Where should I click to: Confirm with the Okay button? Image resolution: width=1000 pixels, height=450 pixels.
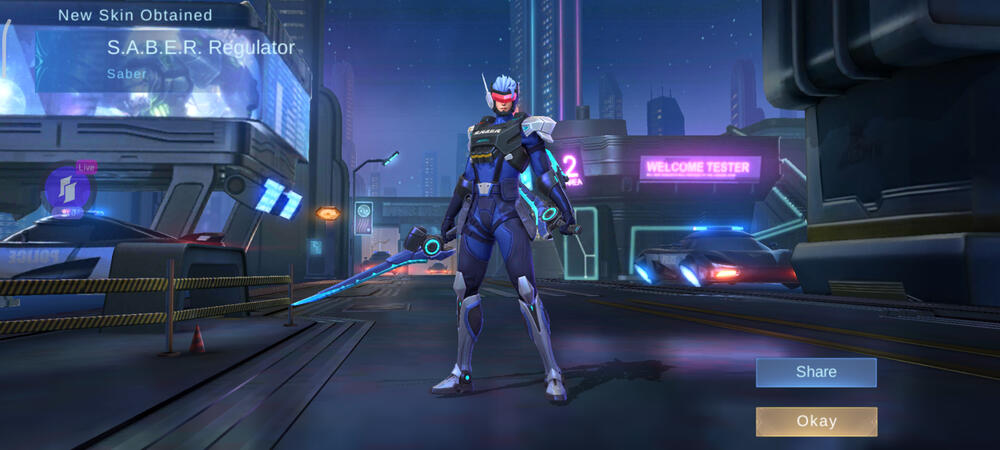pyautogui.click(x=816, y=421)
